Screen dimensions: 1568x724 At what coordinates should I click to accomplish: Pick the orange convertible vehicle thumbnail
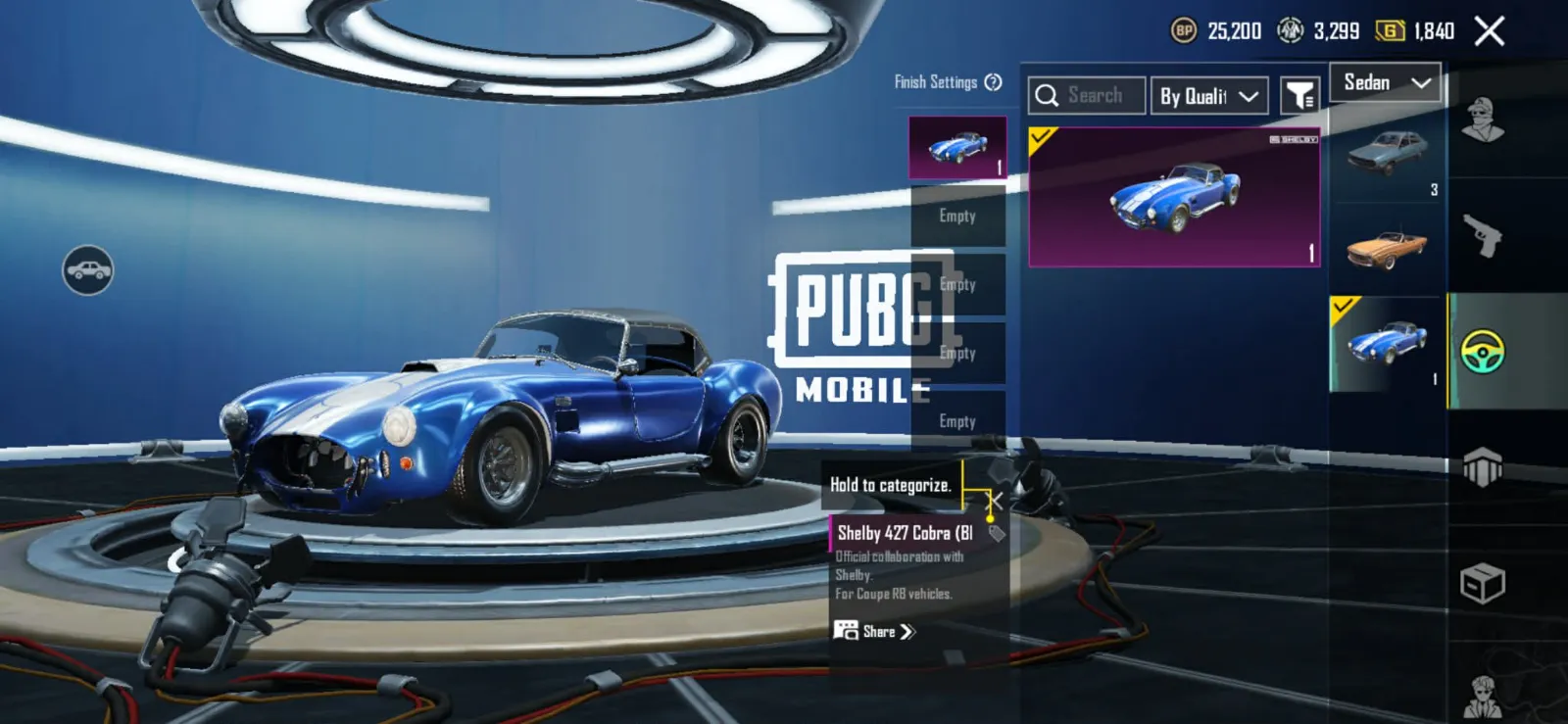1387,249
